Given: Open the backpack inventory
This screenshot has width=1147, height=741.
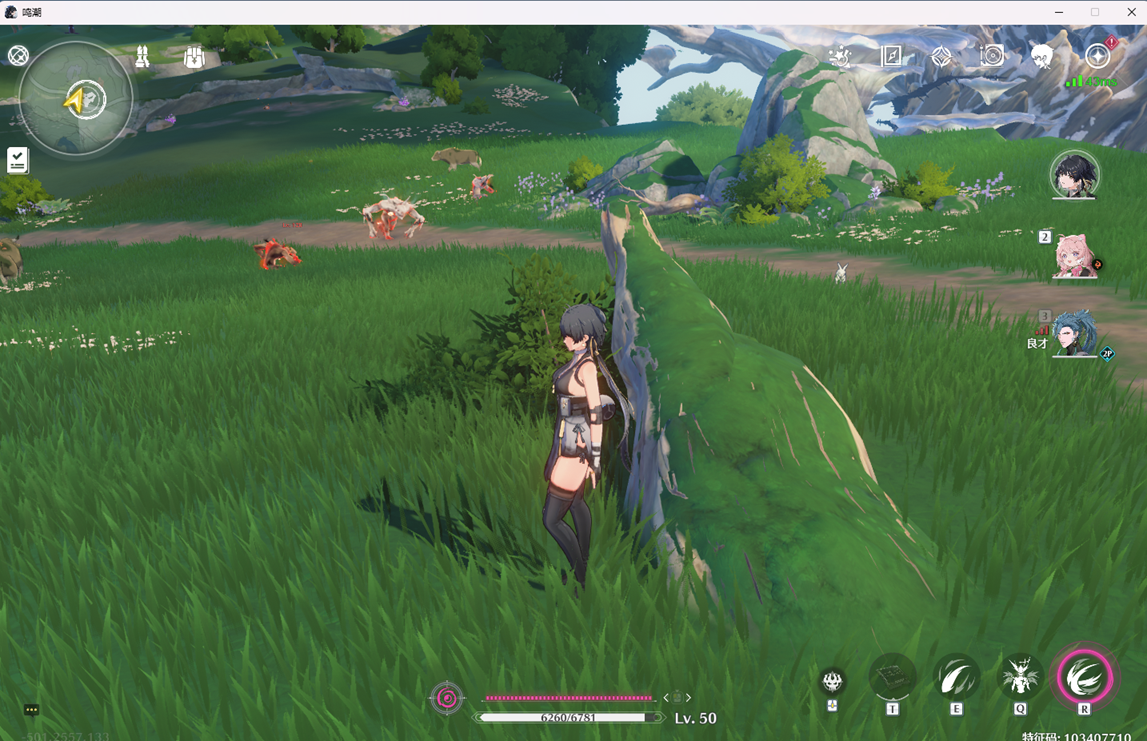Looking at the screenshot, I should click(x=194, y=57).
